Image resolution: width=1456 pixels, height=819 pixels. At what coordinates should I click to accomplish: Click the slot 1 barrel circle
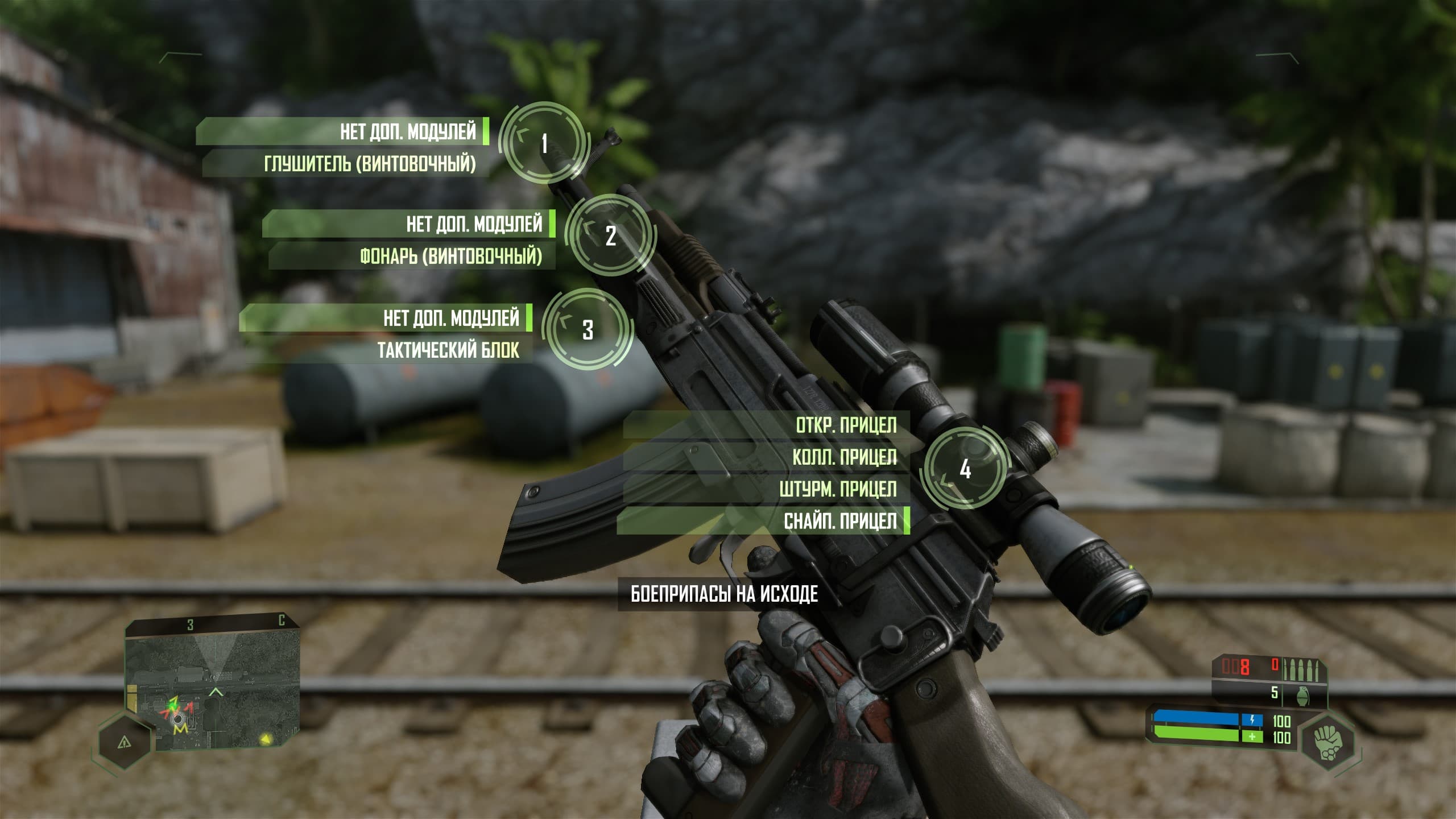coord(544,143)
